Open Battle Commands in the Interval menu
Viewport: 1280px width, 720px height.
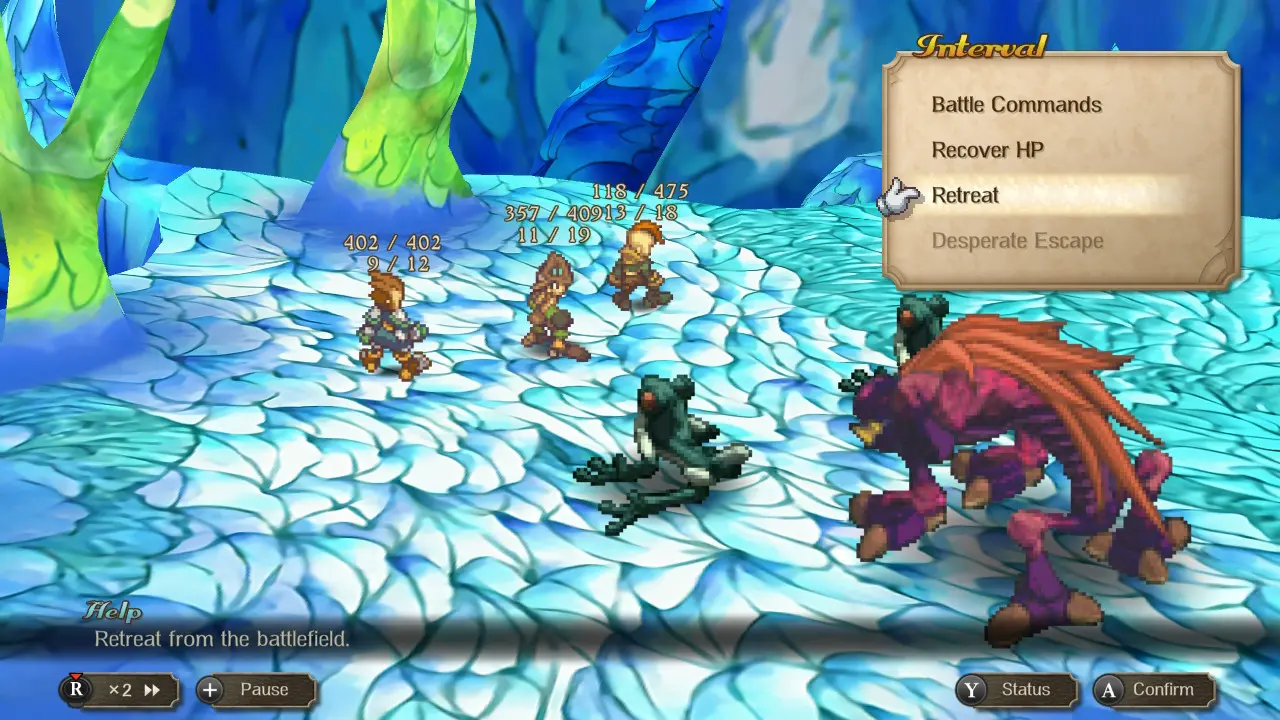1016,105
